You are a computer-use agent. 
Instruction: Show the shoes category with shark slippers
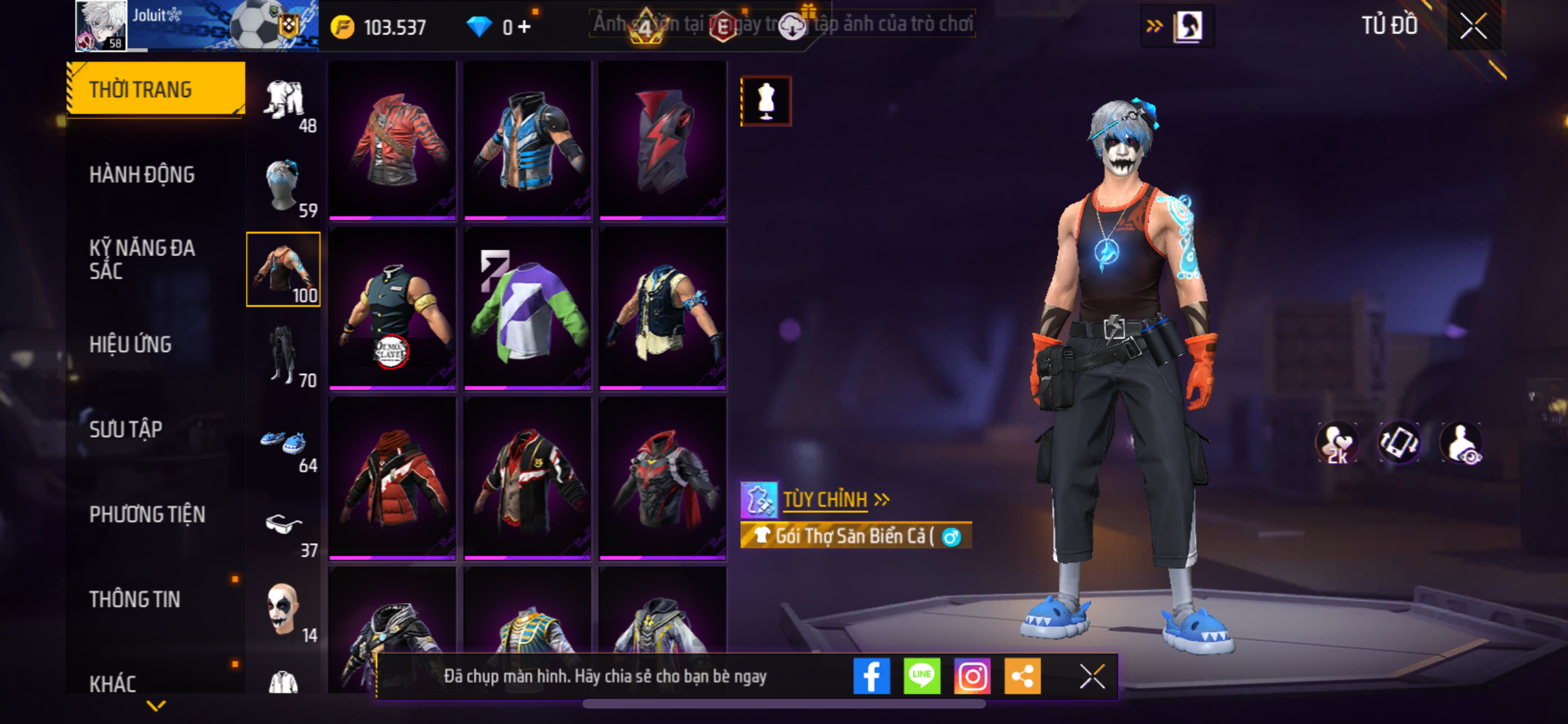(283, 447)
